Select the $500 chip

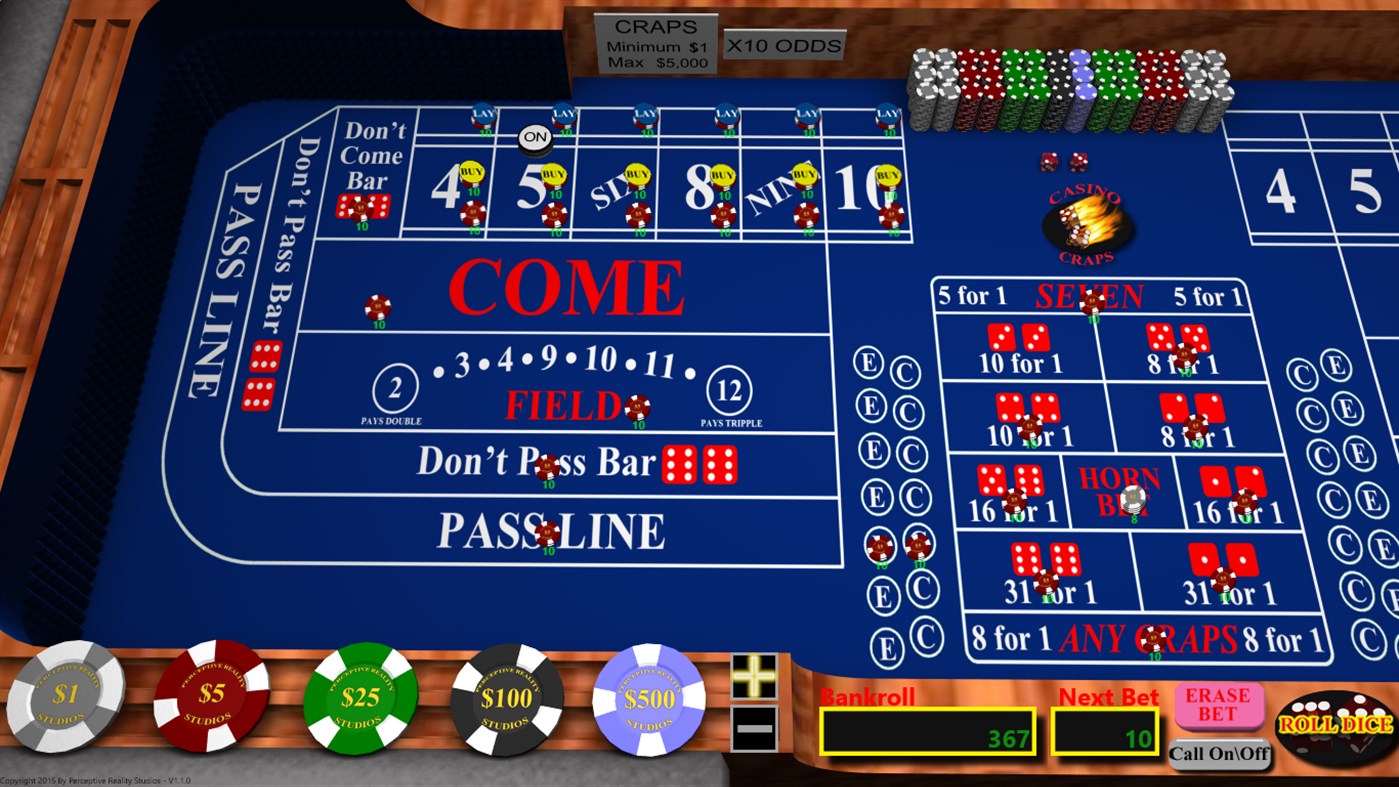tap(648, 695)
